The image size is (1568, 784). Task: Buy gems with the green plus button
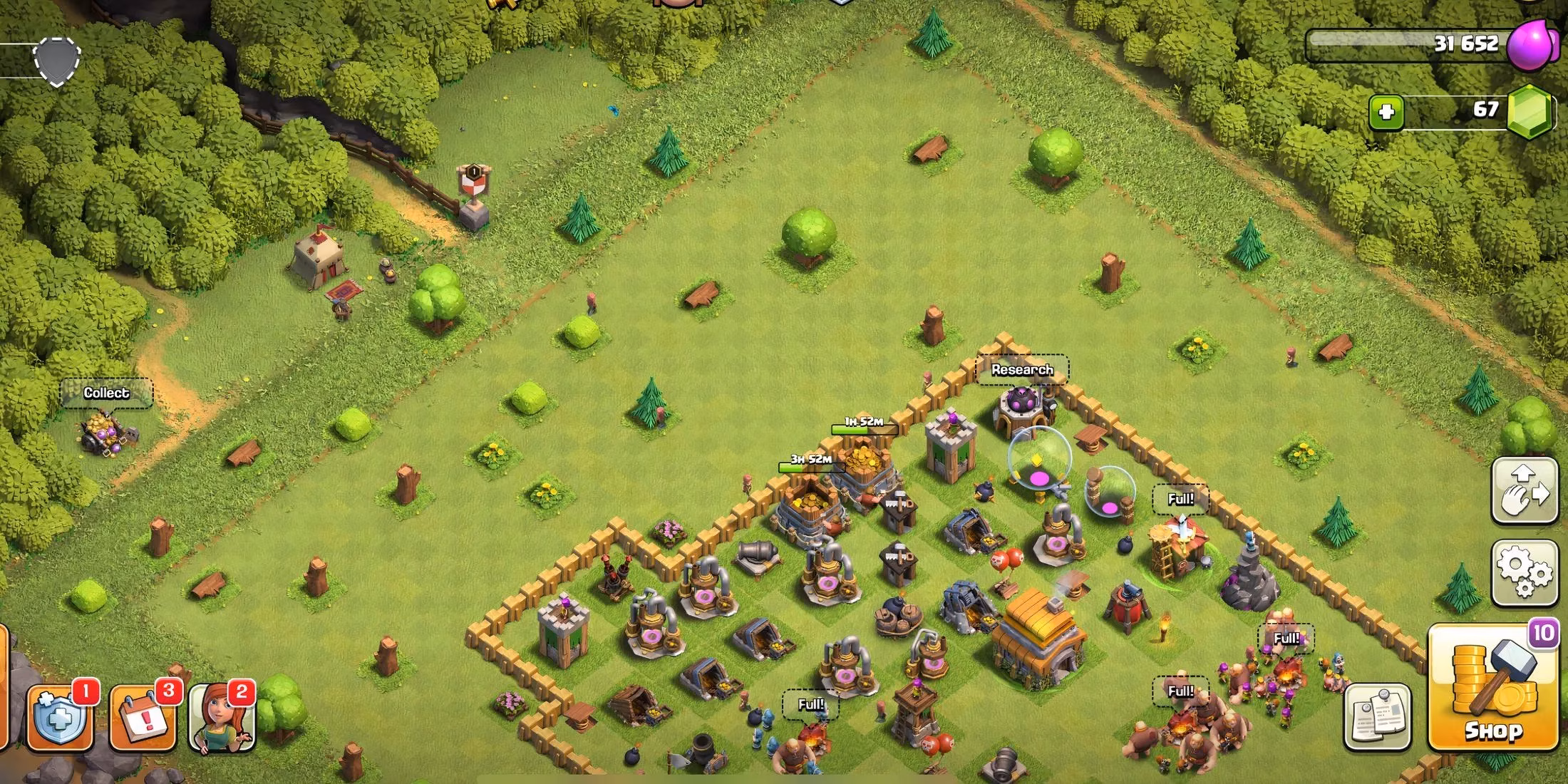pos(1388,113)
